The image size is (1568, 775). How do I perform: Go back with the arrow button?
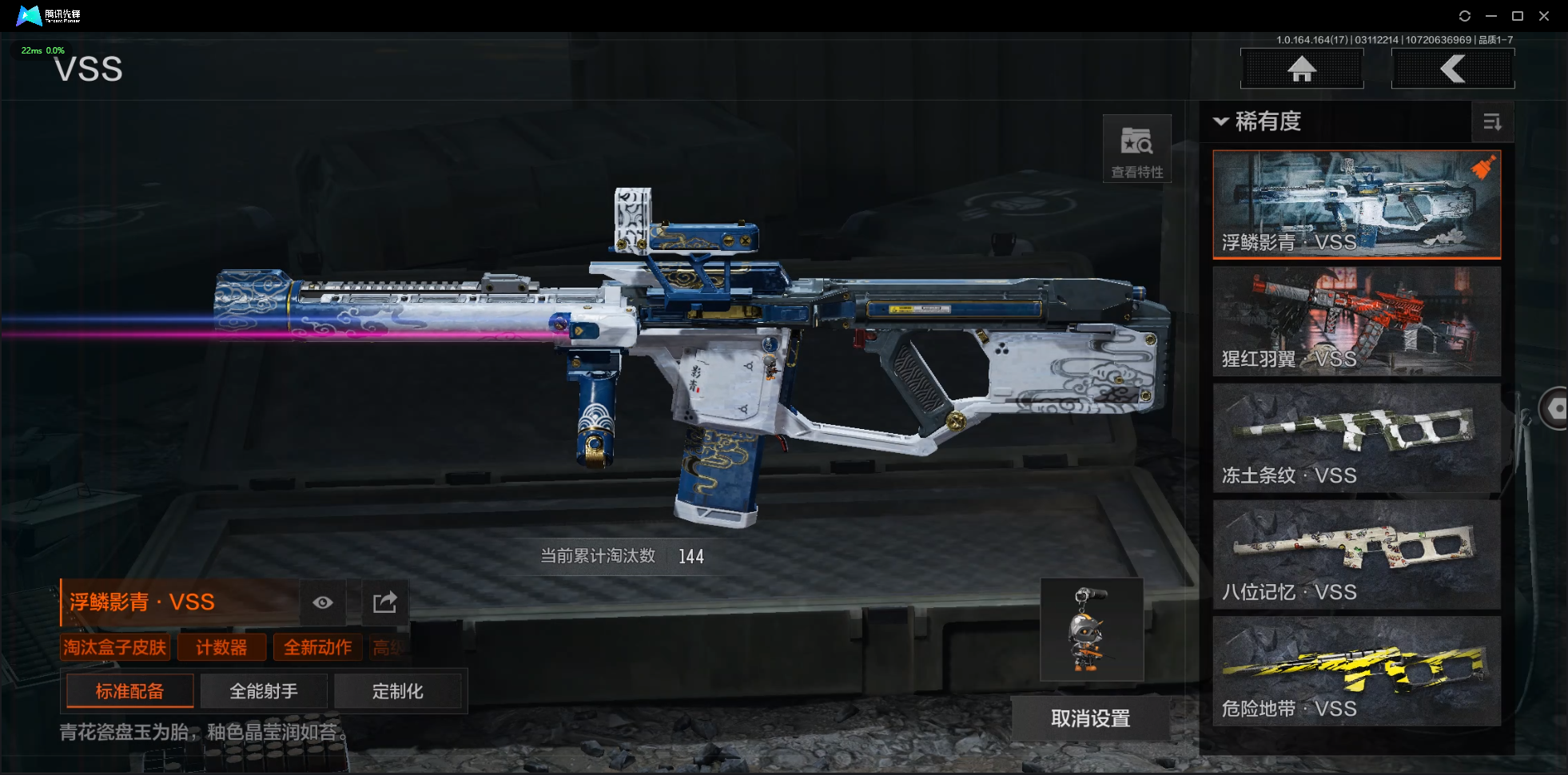pos(1452,69)
